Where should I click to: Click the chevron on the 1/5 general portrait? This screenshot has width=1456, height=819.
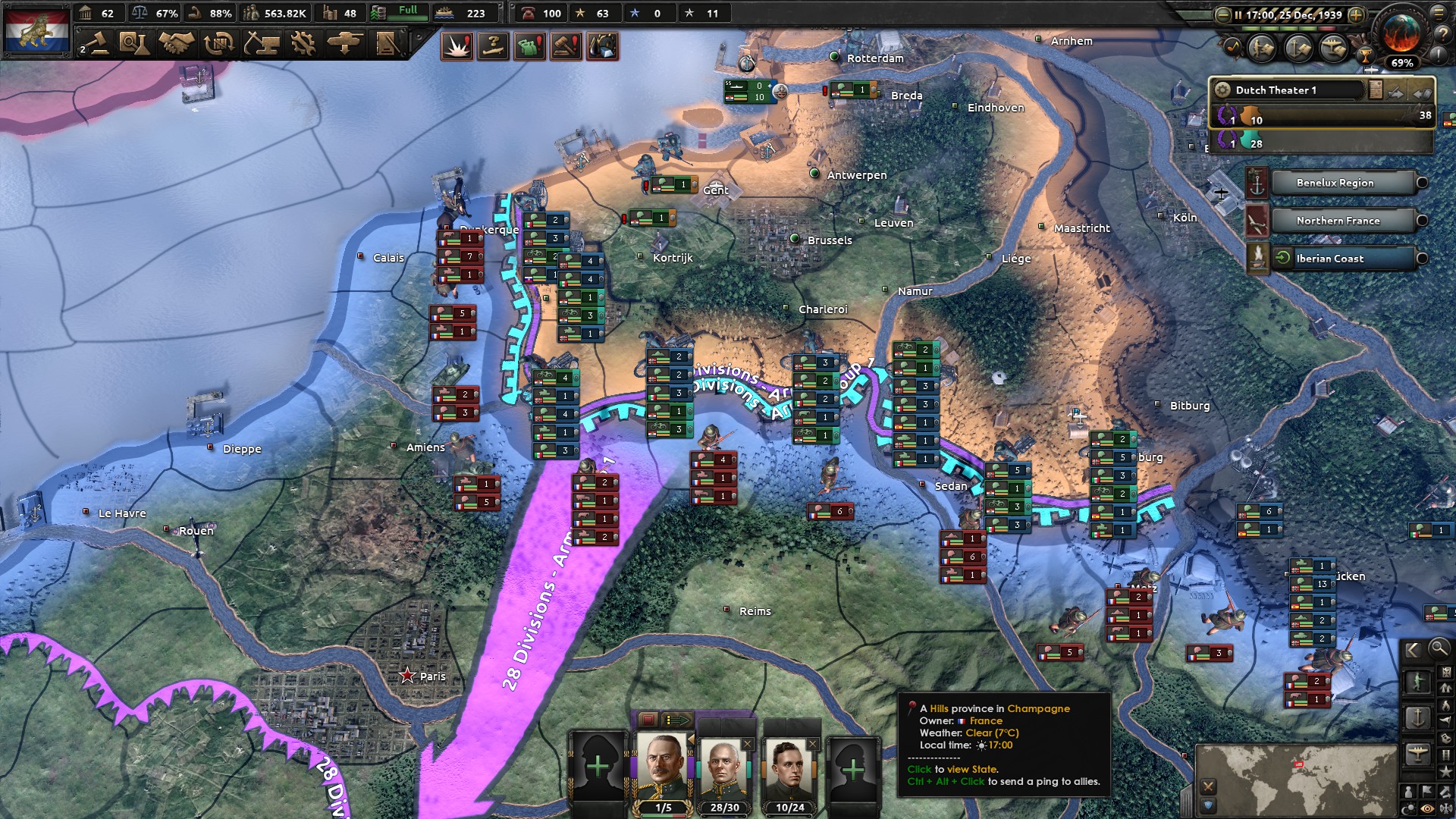(x=692, y=737)
